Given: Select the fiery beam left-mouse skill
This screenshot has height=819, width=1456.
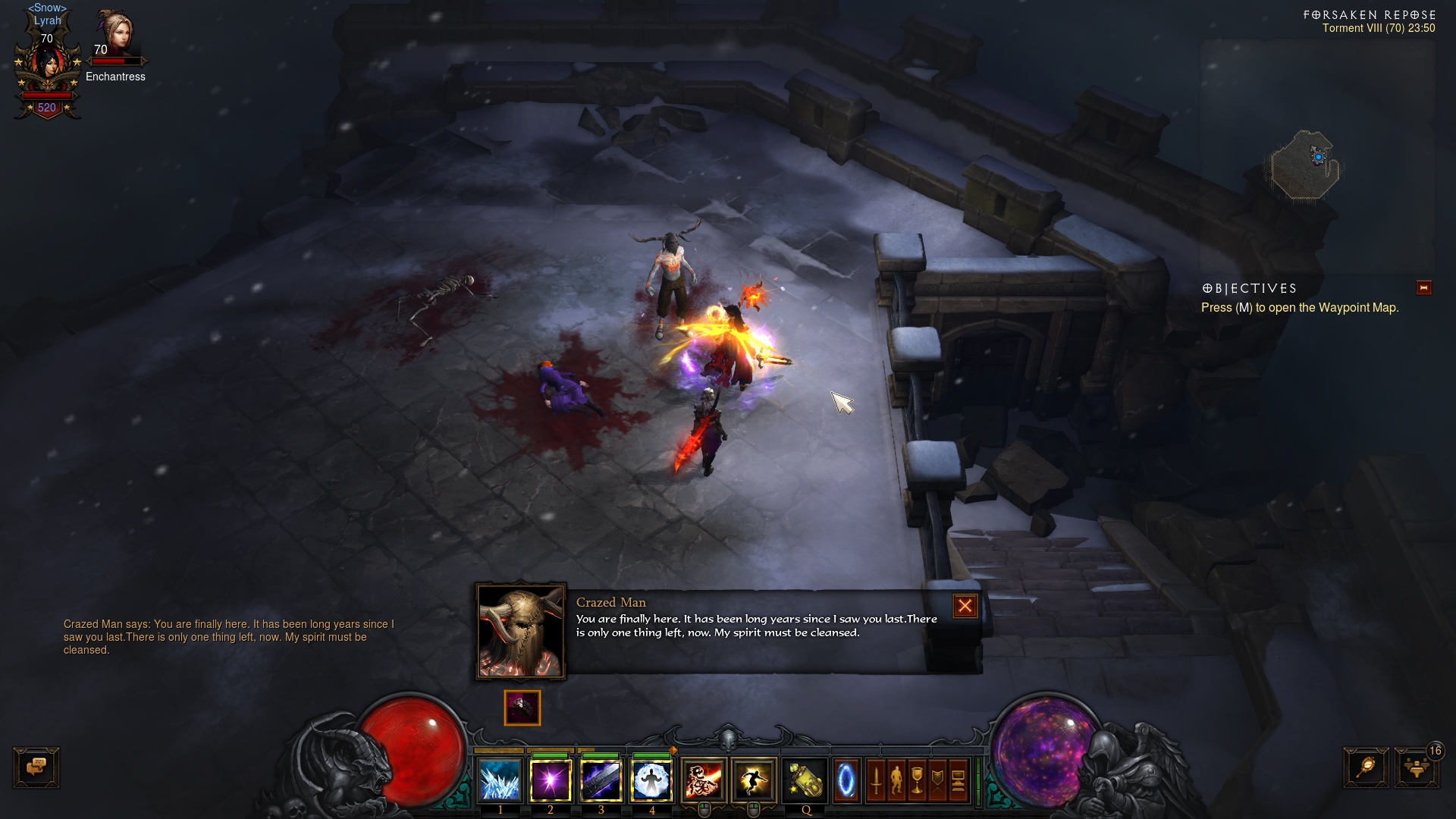Looking at the screenshot, I should tap(704, 780).
